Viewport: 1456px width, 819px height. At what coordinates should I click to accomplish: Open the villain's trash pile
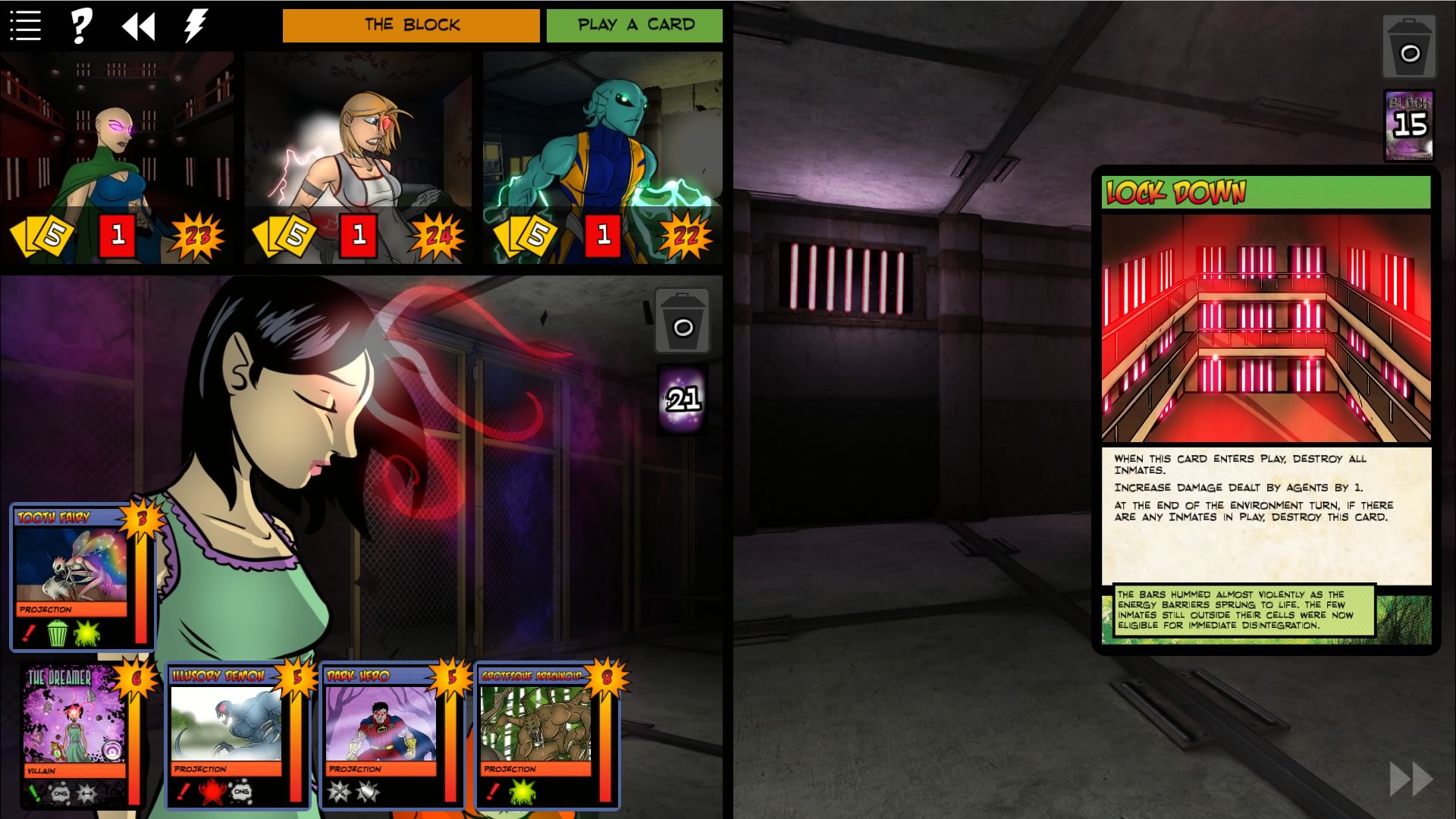point(683,321)
